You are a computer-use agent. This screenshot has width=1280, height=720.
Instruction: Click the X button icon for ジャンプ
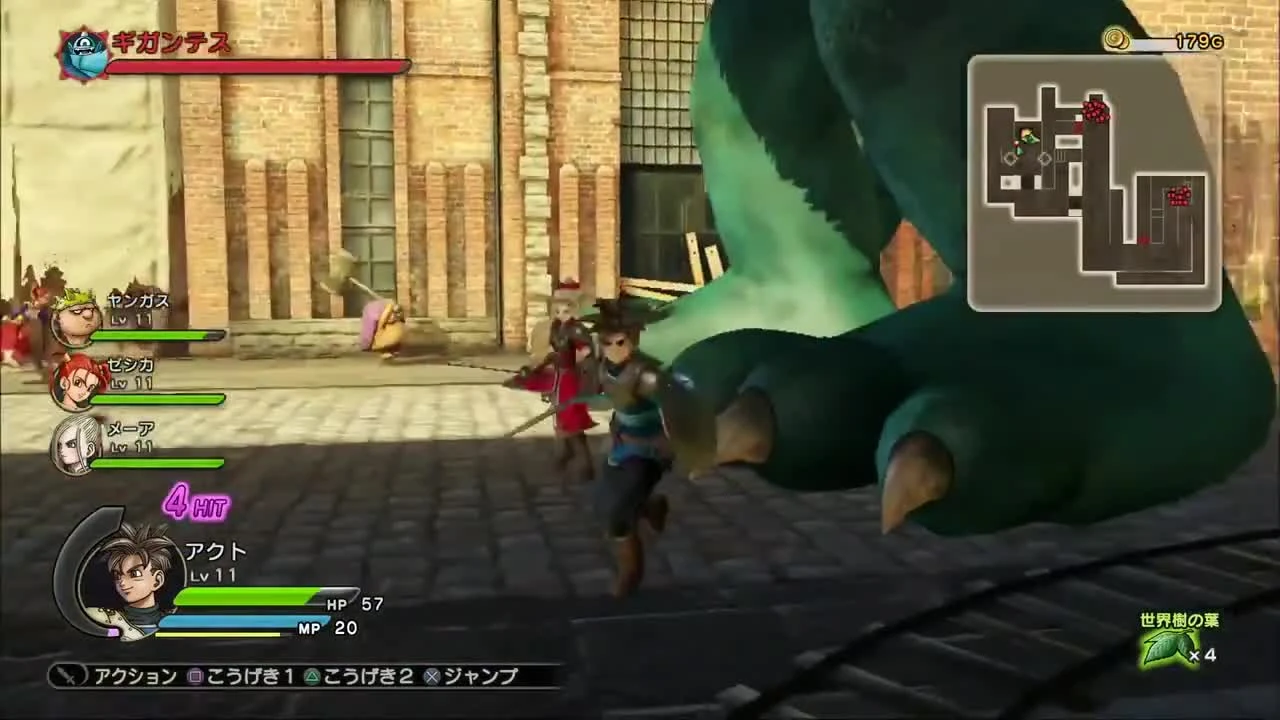tap(434, 676)
